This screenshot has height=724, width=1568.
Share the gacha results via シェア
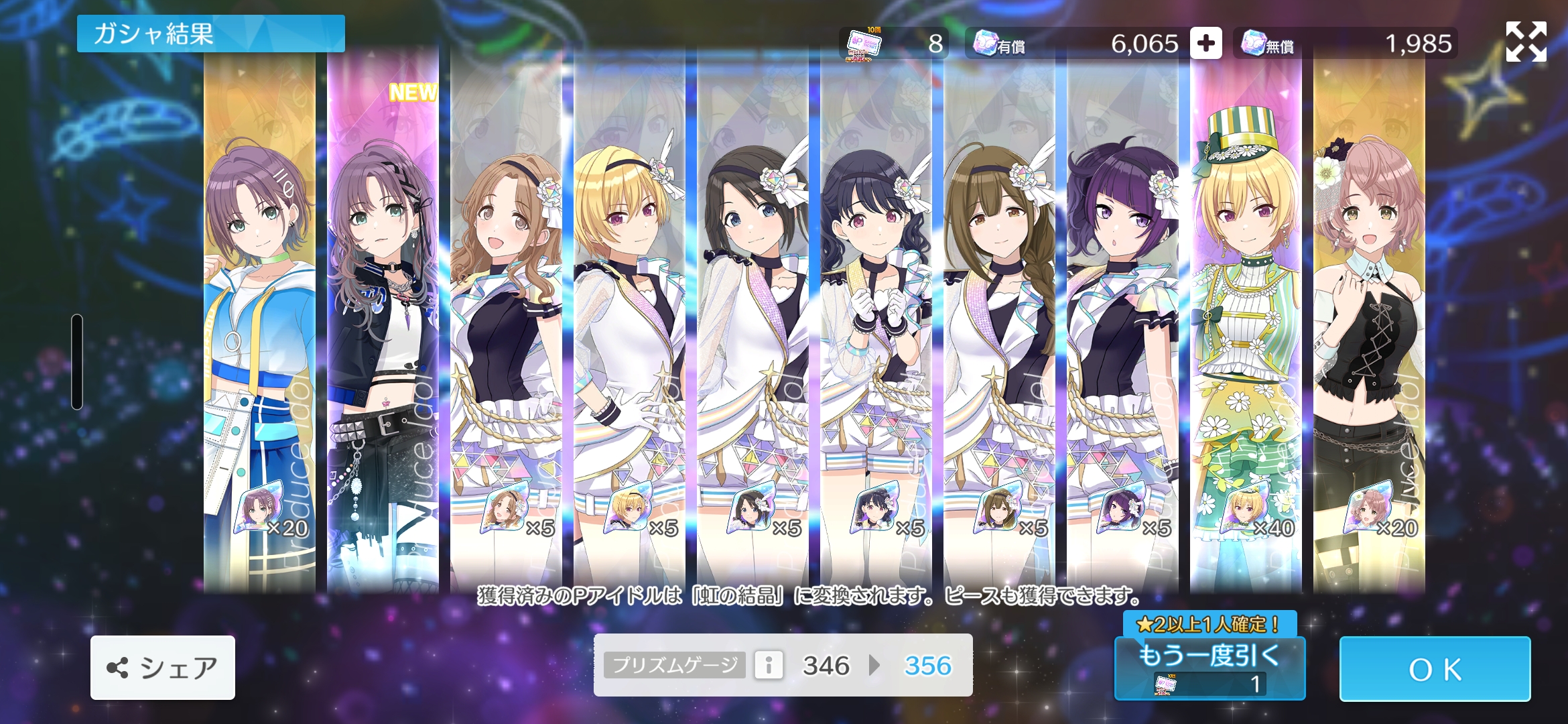coord(163,668)
